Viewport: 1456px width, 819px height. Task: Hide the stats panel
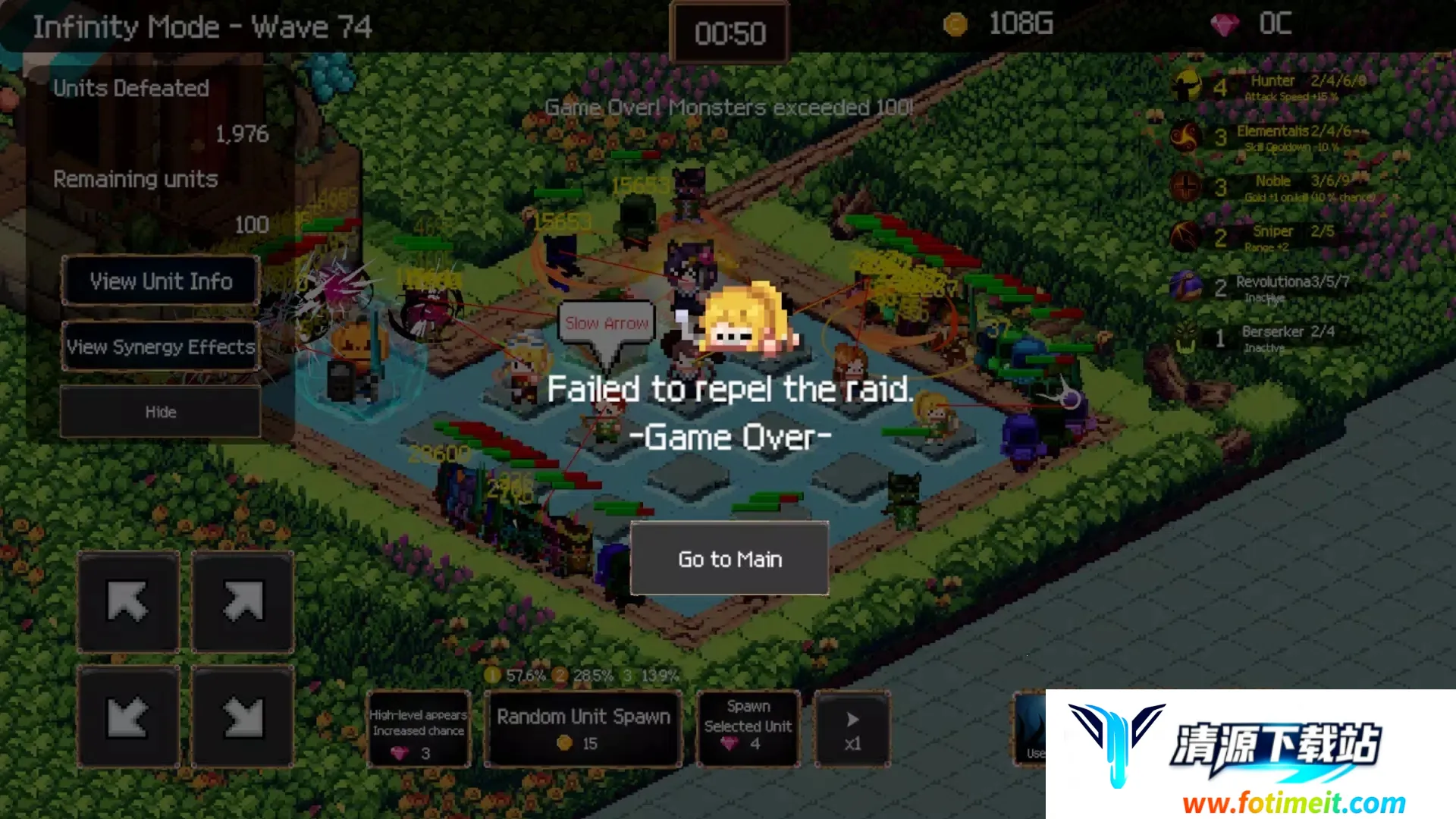(161, 412)
